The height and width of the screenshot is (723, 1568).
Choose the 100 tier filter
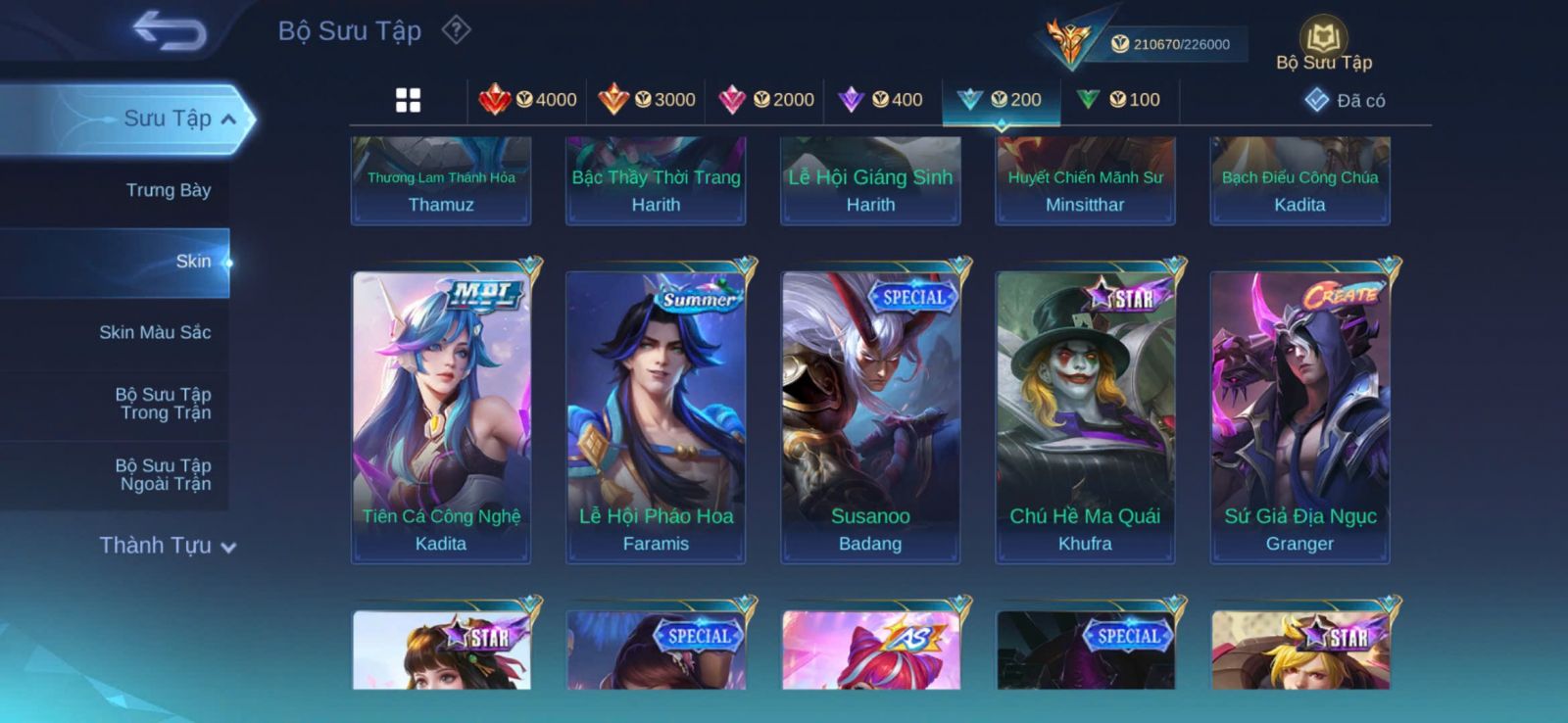point(1119,100)
